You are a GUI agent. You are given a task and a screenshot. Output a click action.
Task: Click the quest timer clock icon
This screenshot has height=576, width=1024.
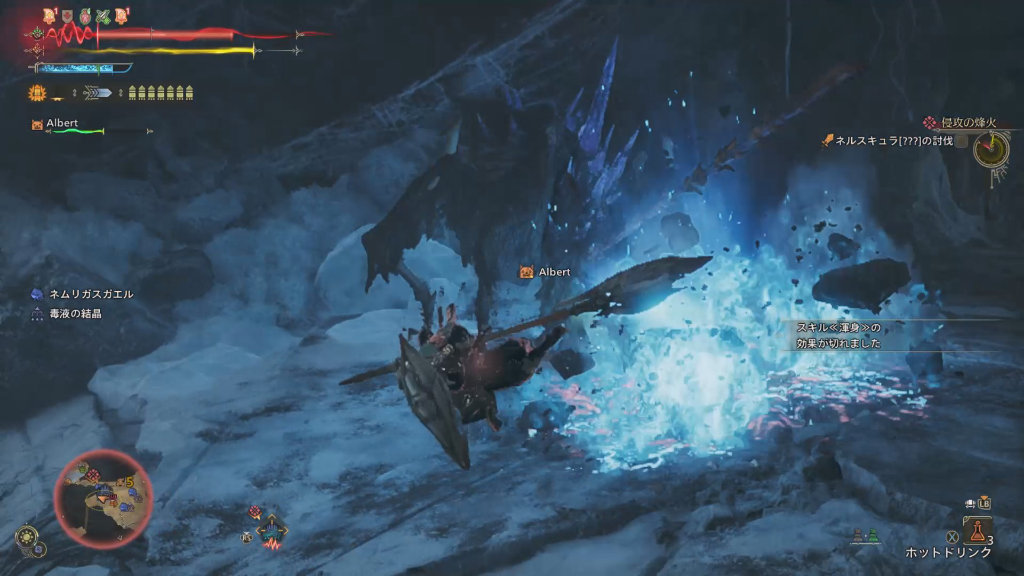[991, 151]
